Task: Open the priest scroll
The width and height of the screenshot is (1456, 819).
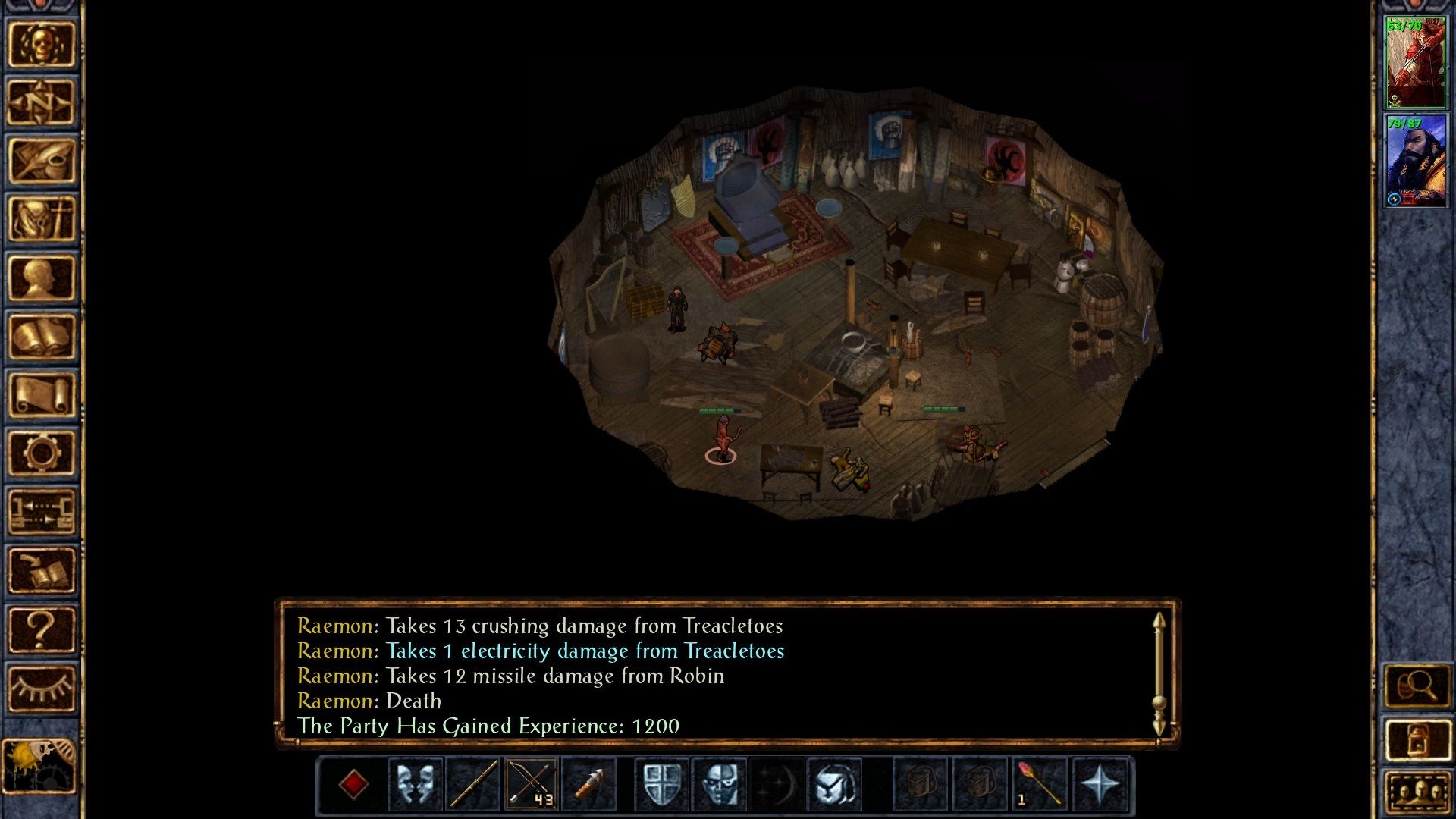Action: click(x=42, y=394)
